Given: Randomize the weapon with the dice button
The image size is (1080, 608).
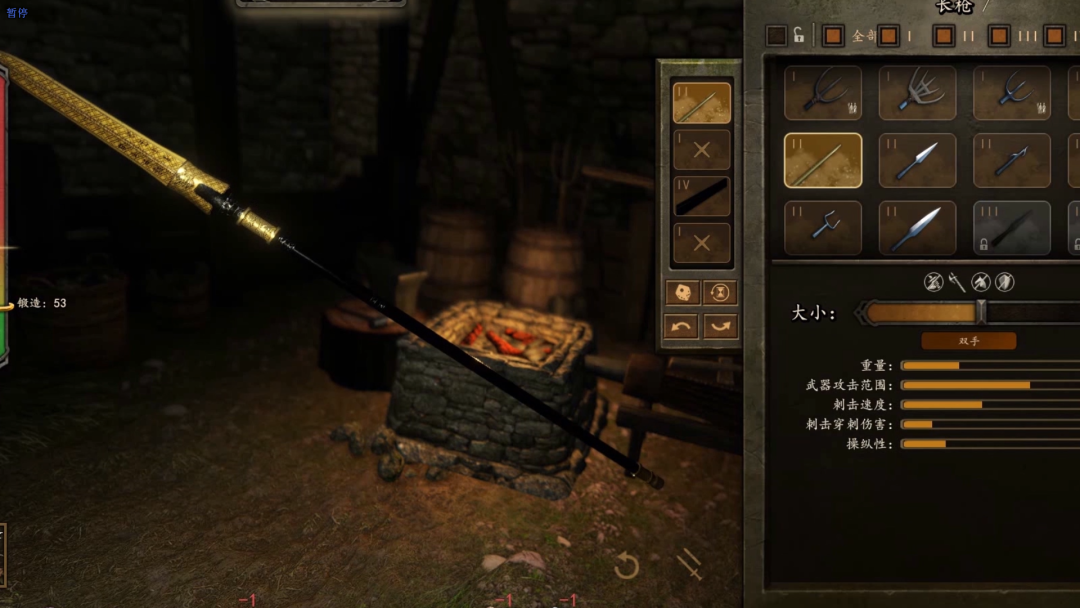Looking at the screenshot, I should coord(681,292).
